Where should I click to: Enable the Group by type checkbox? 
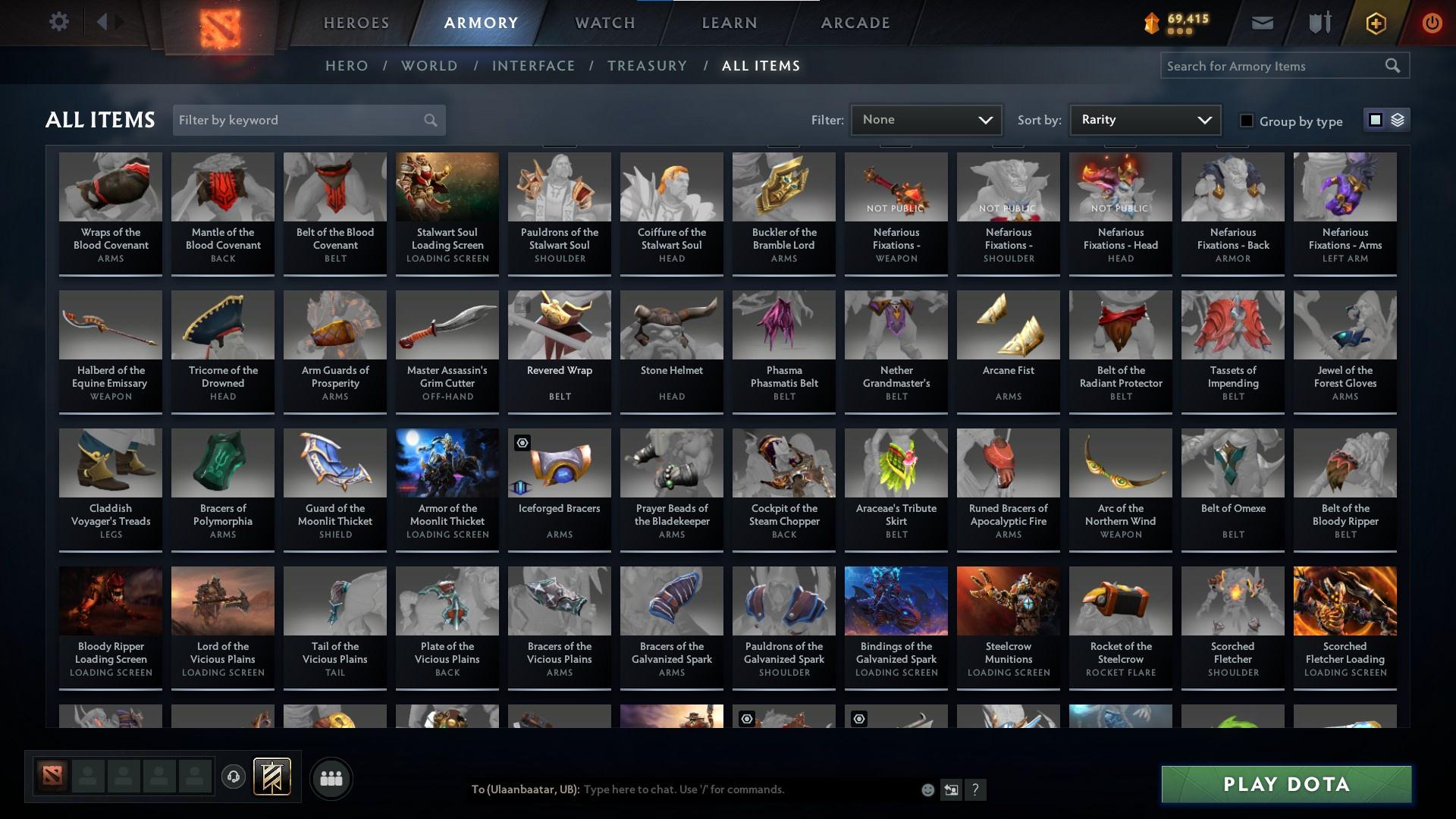(1247, 120)
